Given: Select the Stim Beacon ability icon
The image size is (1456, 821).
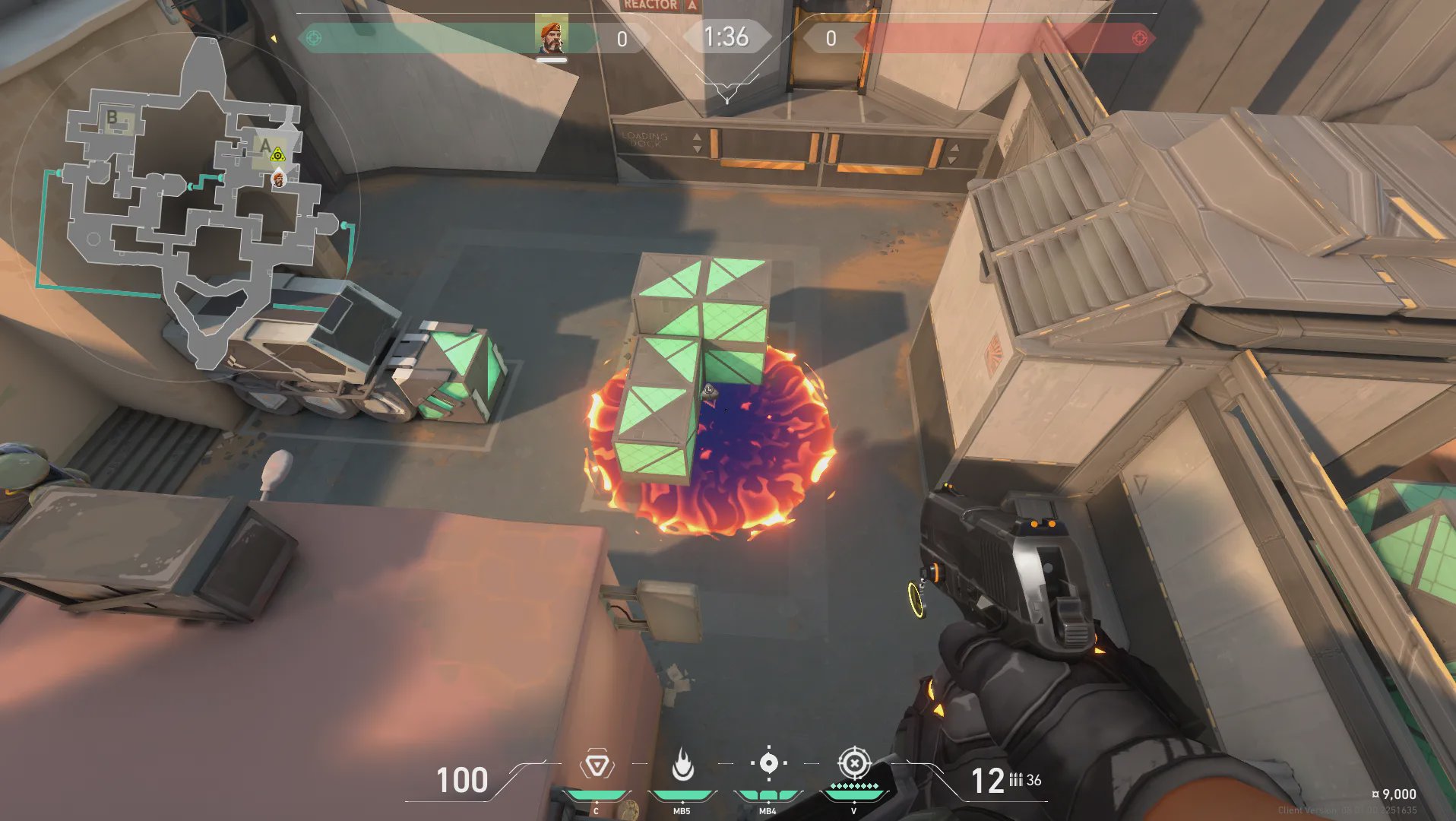Looking at the screenshot, I should click(x=597, y=766).
